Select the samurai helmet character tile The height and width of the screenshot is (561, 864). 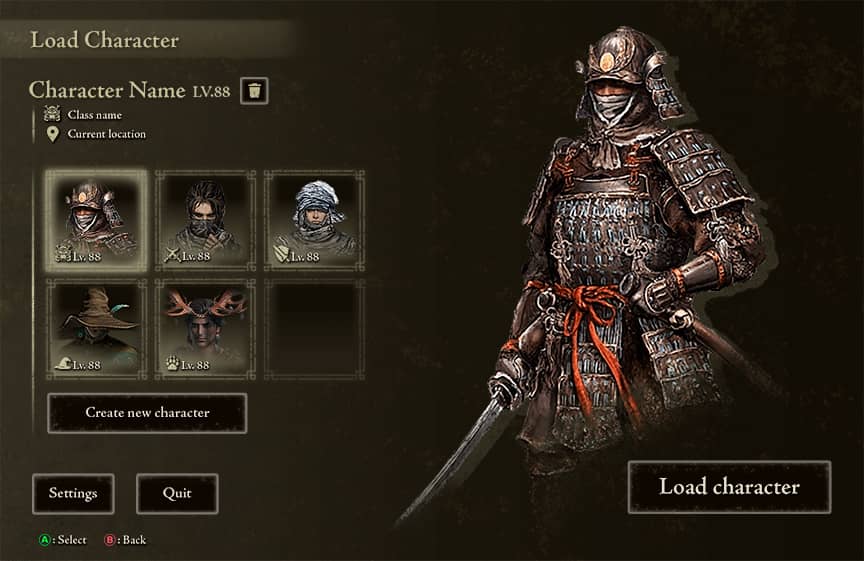coord(96,220)
